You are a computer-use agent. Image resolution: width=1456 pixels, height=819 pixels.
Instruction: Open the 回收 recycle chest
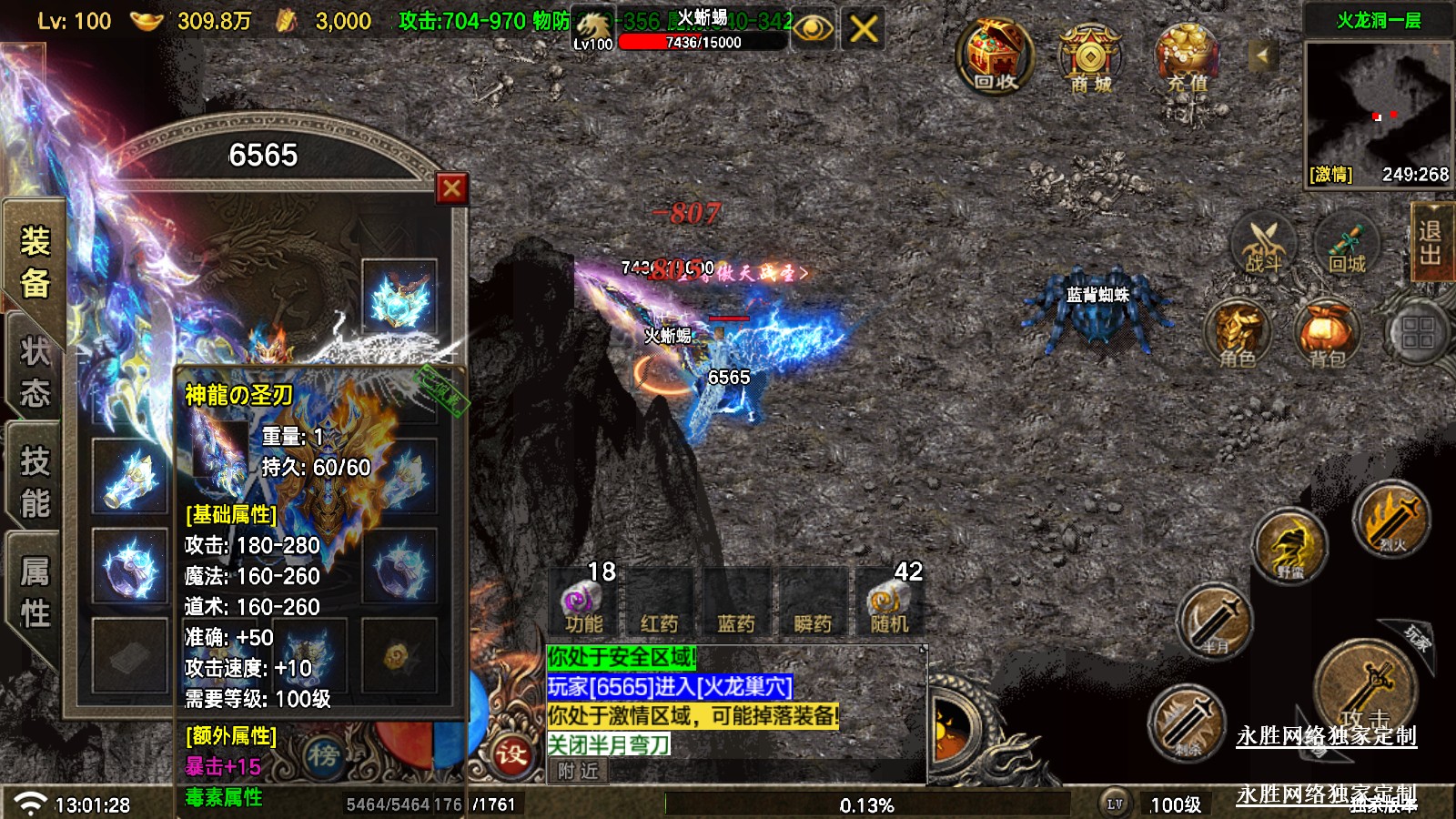tap(995, 57)
